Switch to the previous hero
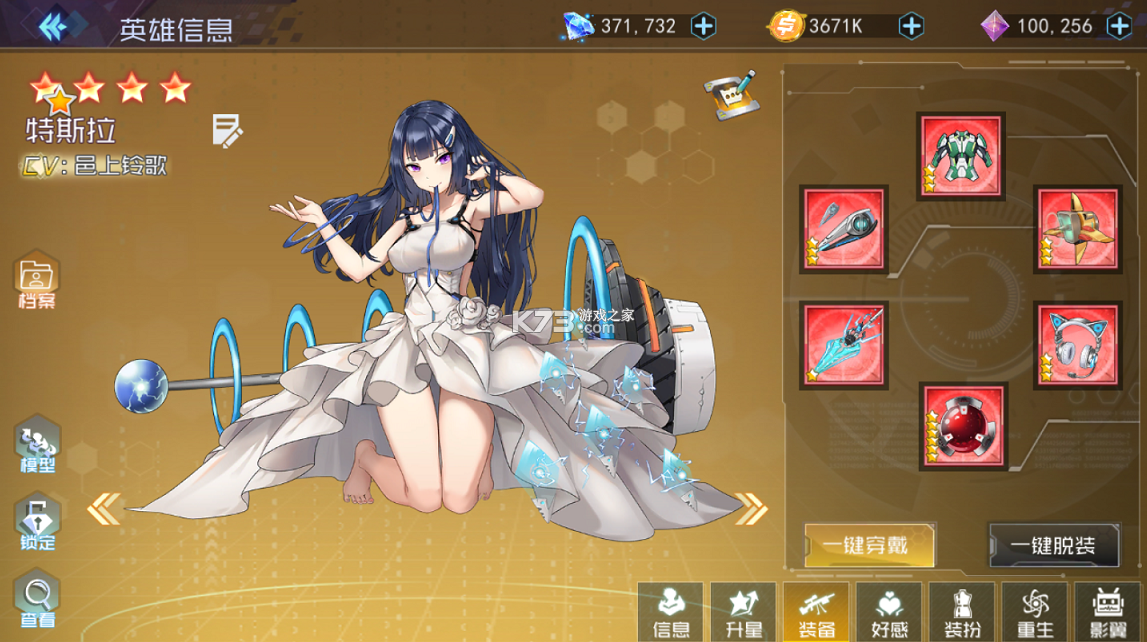Image resolution: width=1147 pixels, height=642 pixels. click(104, 509)
